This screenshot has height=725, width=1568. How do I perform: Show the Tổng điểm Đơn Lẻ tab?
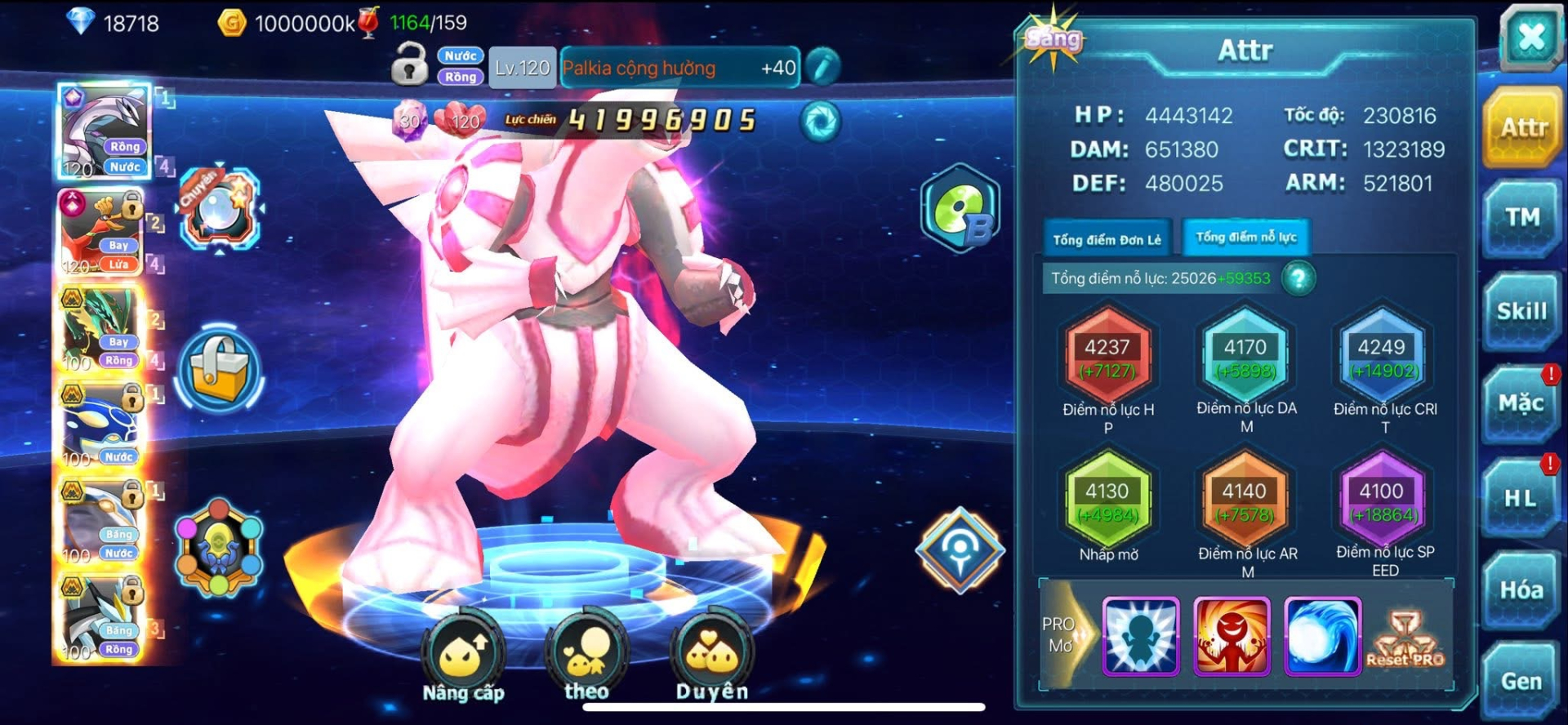point(1107,239)
